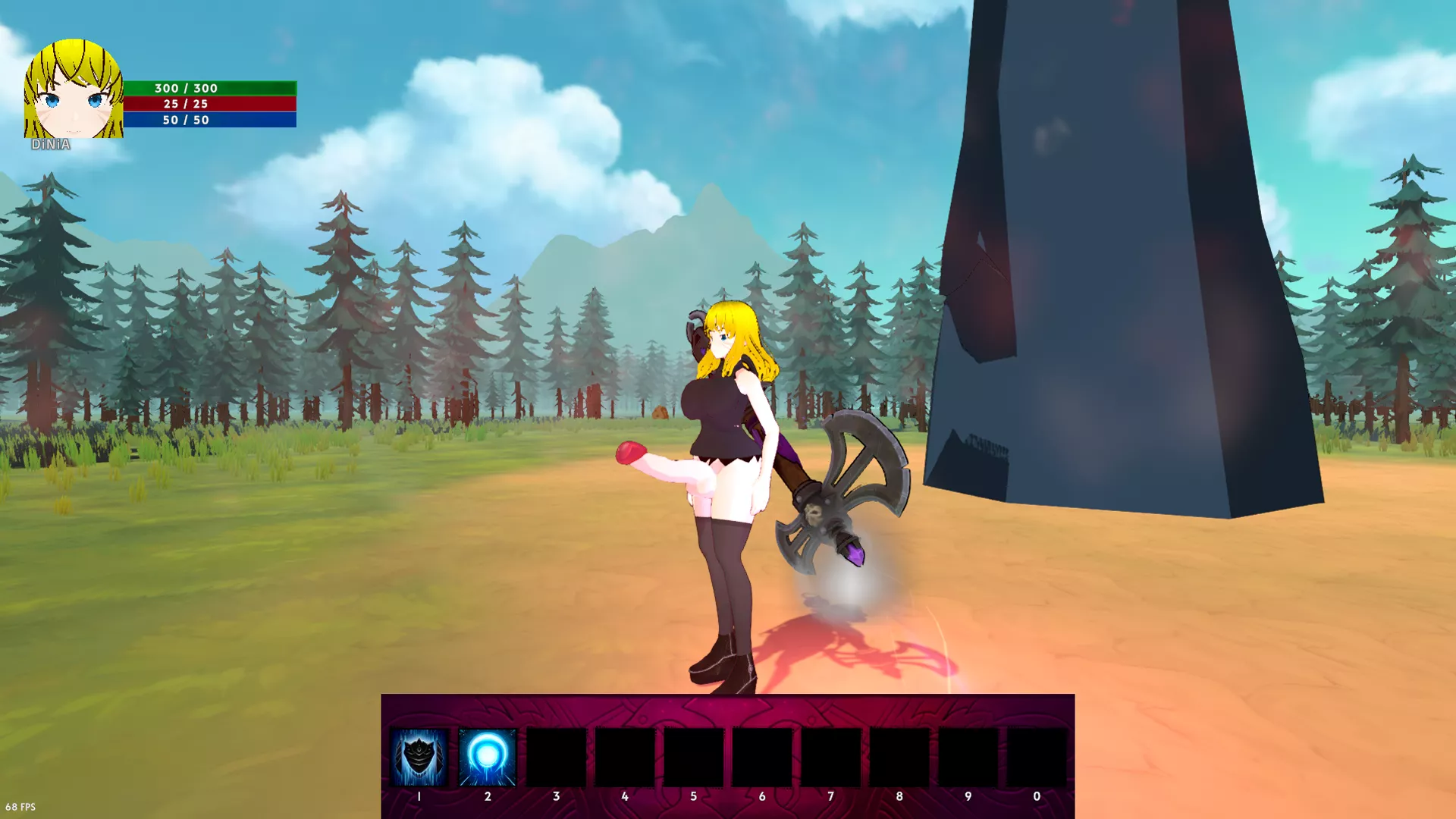Activate the dark armor ability in slot 1

pos(419,757)
